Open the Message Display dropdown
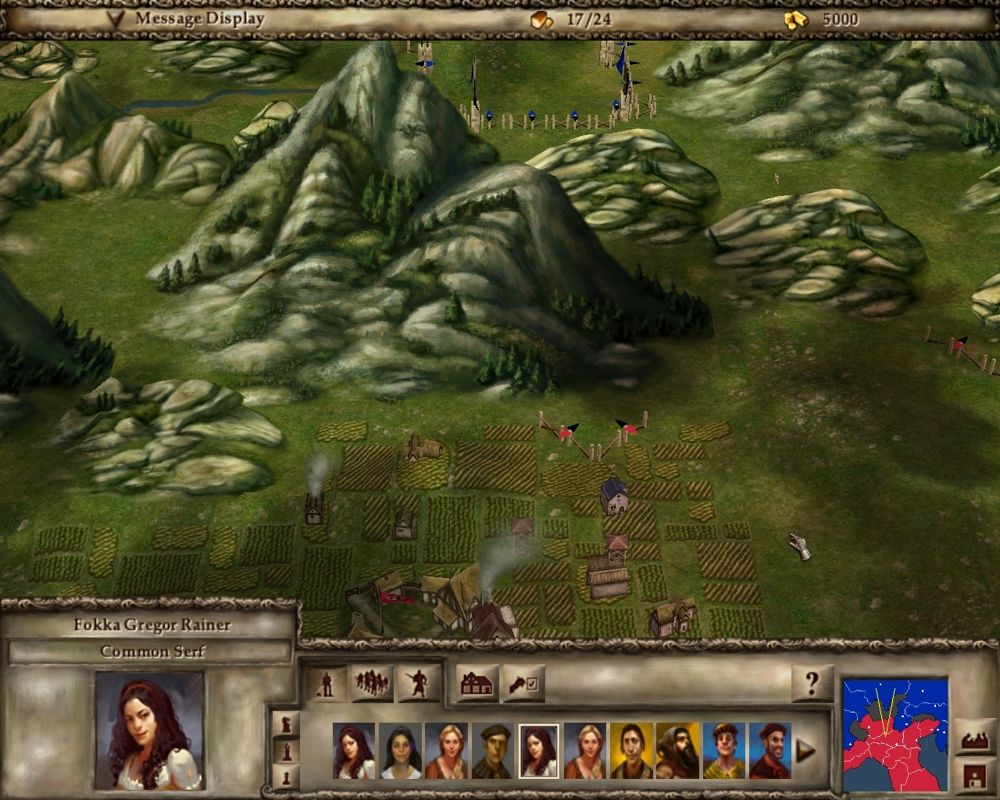The height and width of the screenshot is (800, 1000). pyautogui.click(x=120, y=18)
